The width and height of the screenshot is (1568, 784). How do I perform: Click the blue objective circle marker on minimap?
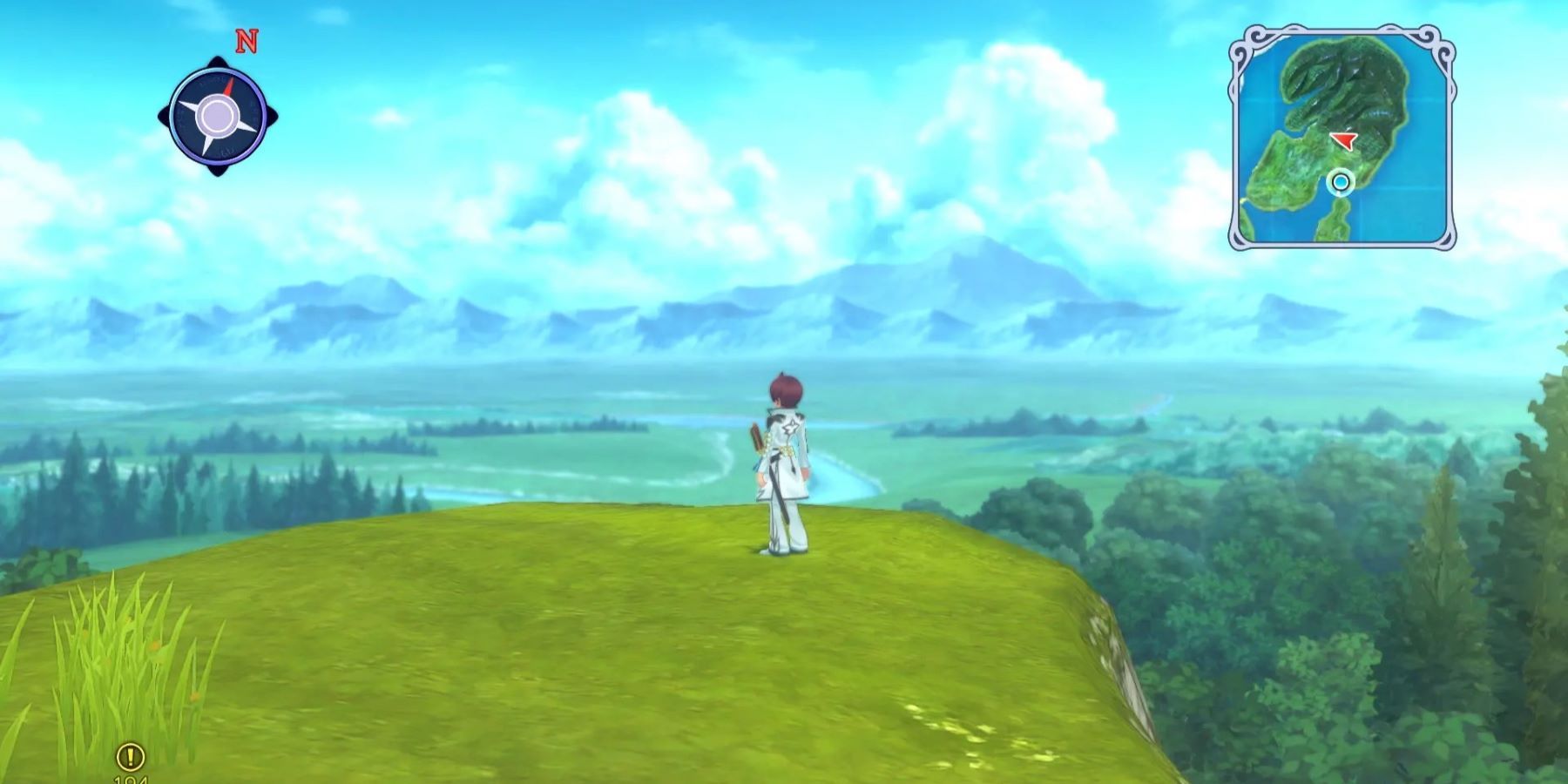click(1339, 182)
